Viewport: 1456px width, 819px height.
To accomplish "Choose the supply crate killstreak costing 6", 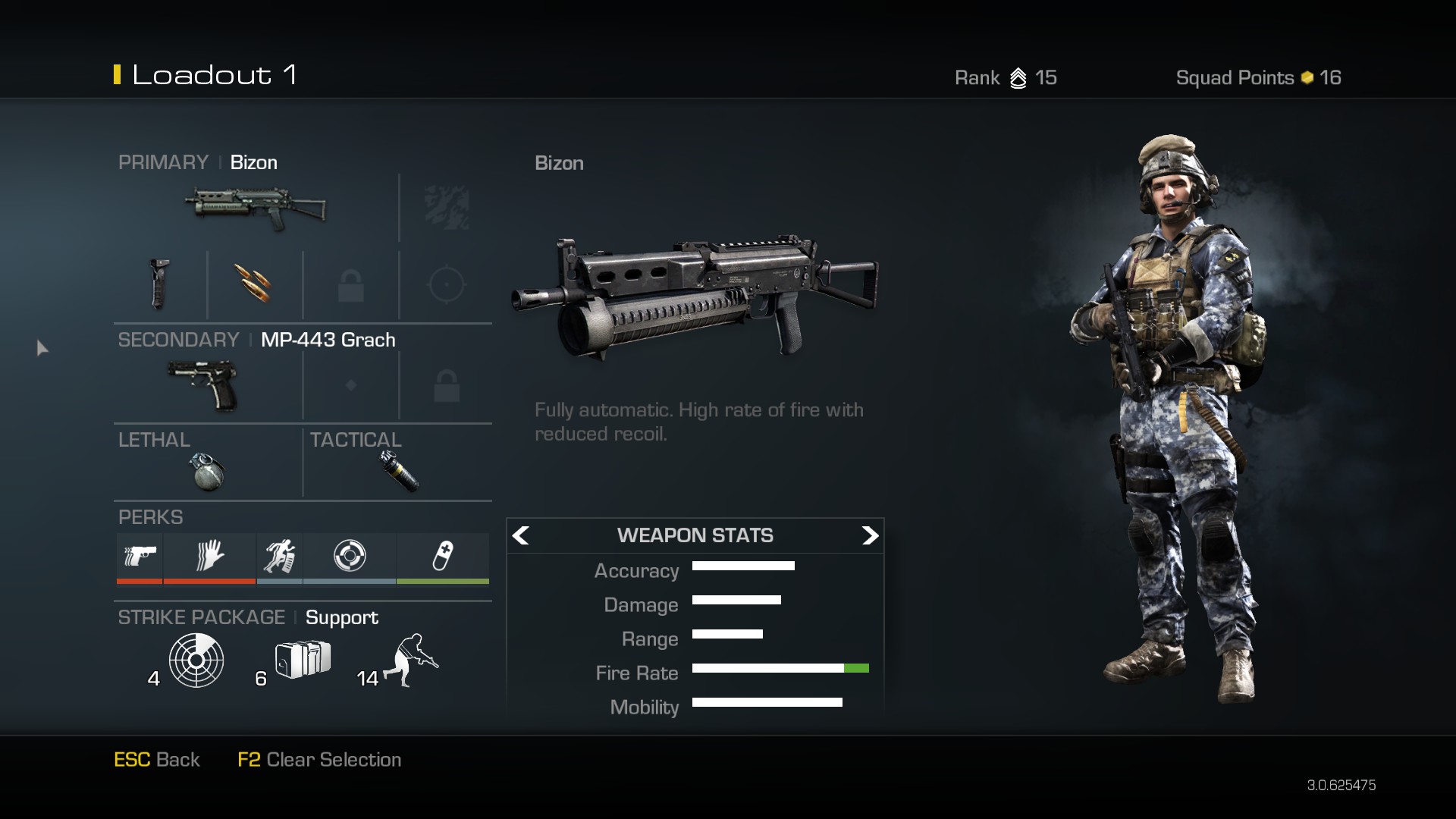I will (x=302, y=659).
